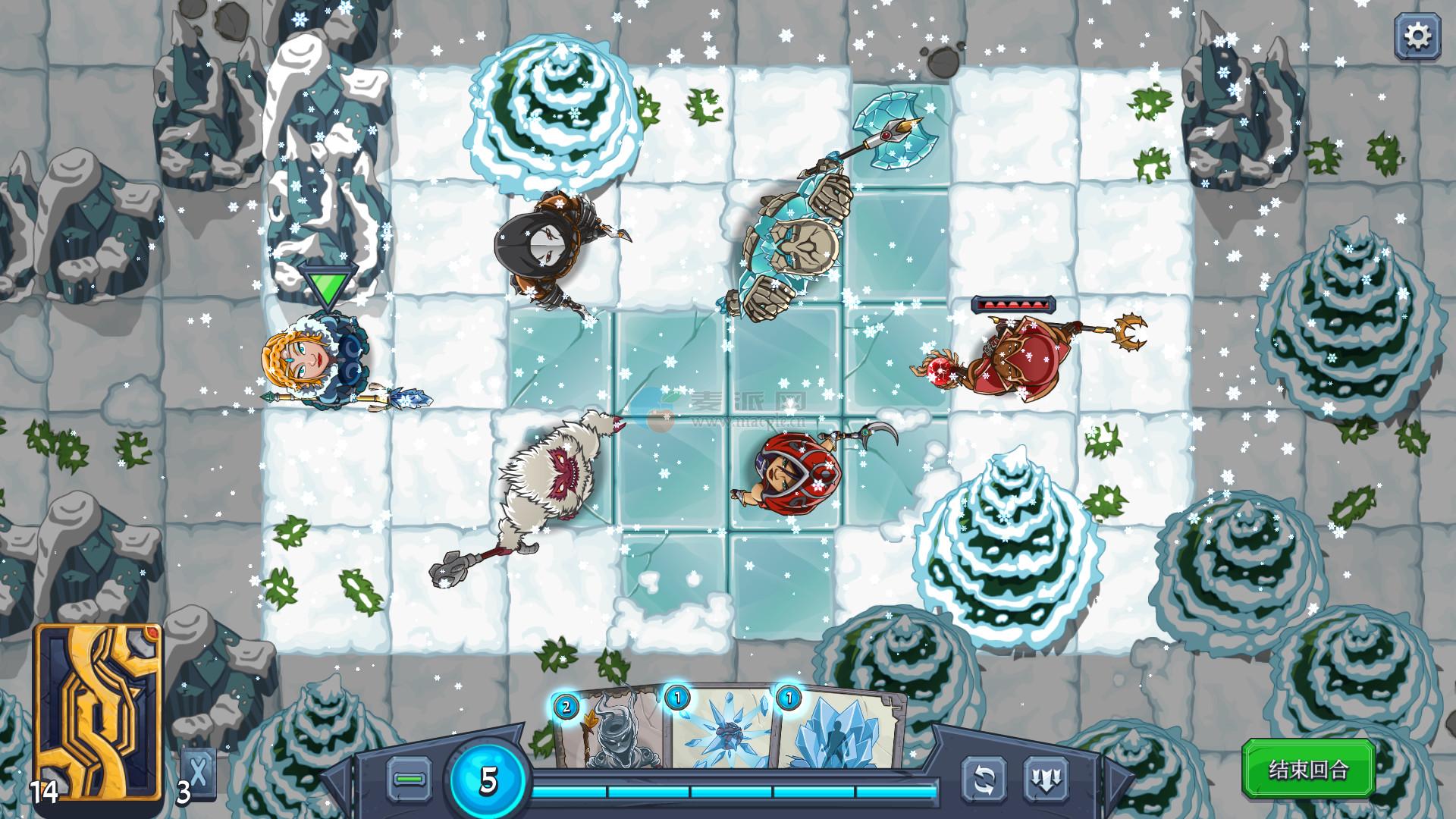Choose the ice shard burst card
1456x819 pixels.
720,730
